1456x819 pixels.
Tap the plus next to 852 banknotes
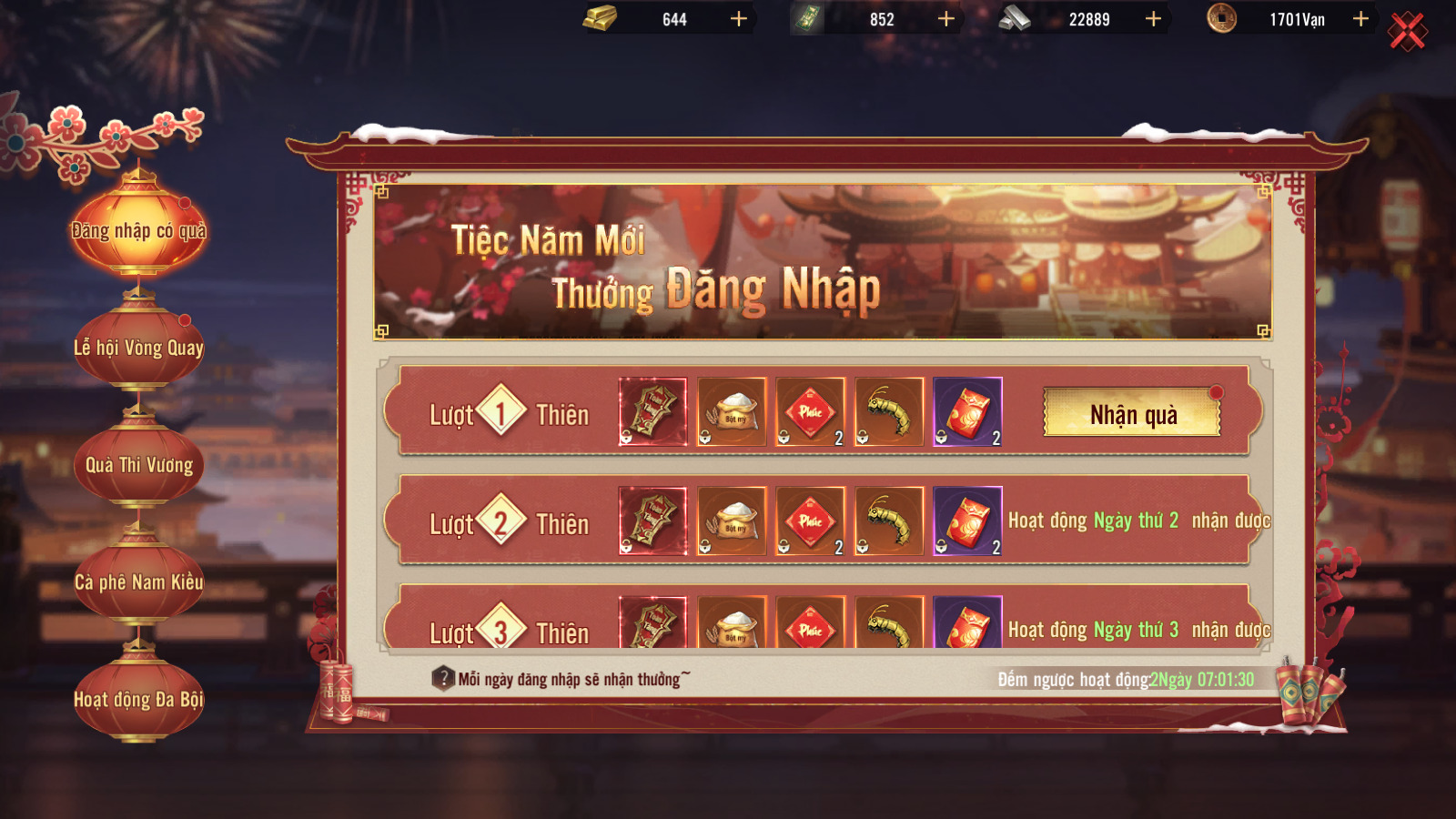[946, 19]
